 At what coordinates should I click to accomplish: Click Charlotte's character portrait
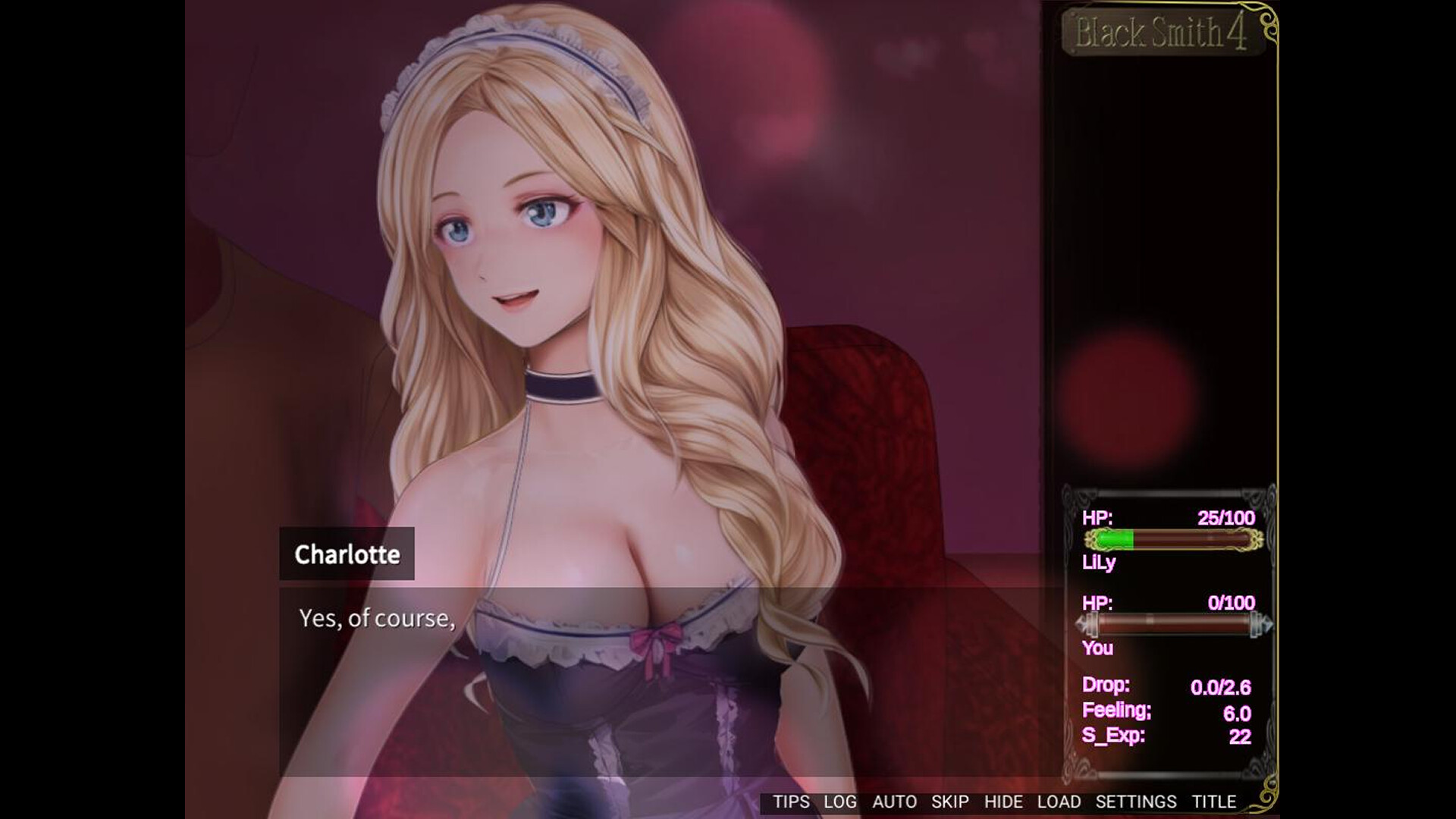(531, 265)
